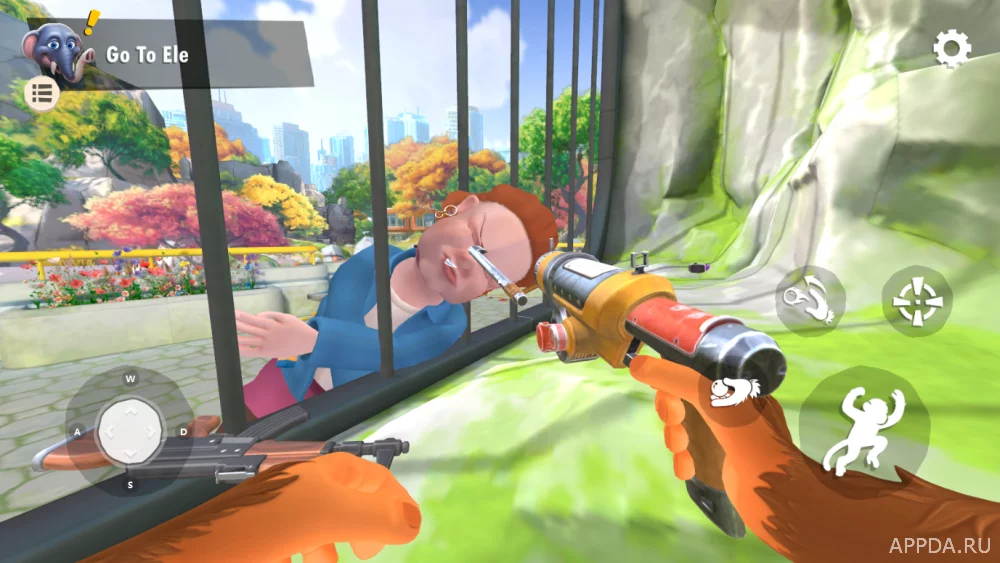This screenshot has height=563, width=1000.
Task: Open the settings gear menu
Action: click(x=951, y=49)
